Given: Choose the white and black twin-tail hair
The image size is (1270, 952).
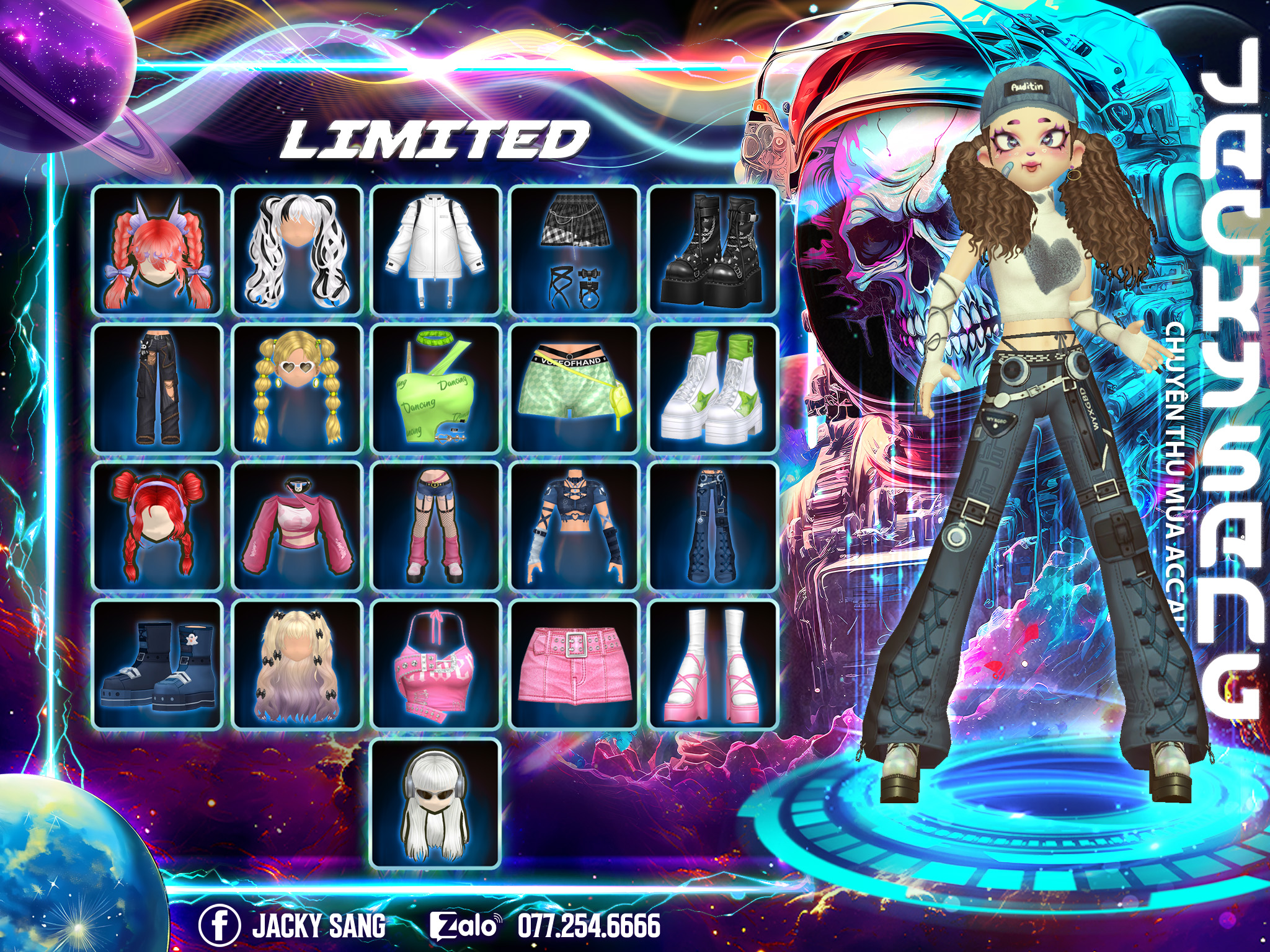Looking at the screenshot, I should 296,250.
